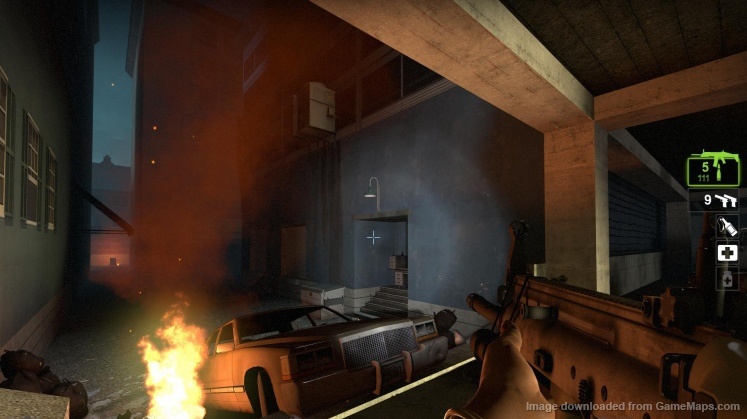
Task: Switch to the dual pistols slot
Action: pos(713,200)
